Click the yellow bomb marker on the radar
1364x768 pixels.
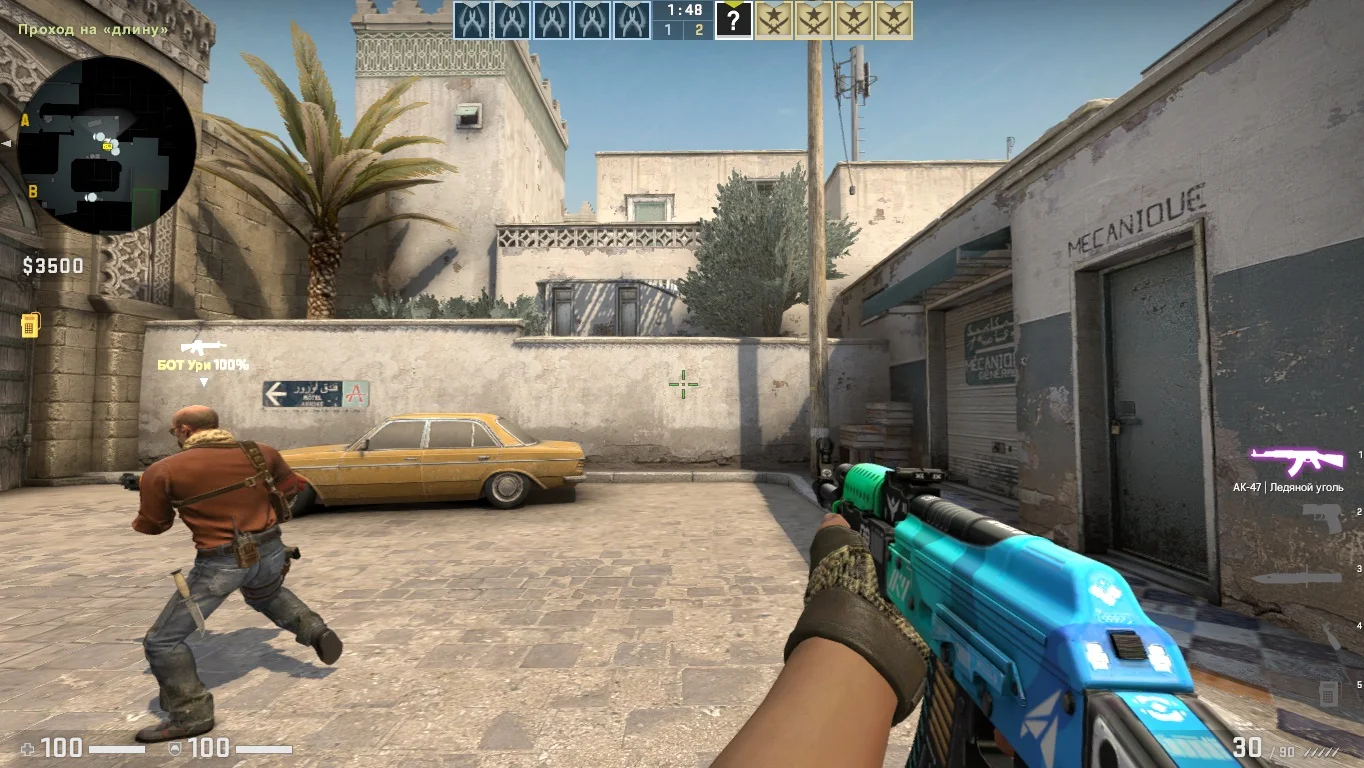(x=107, y=146)
